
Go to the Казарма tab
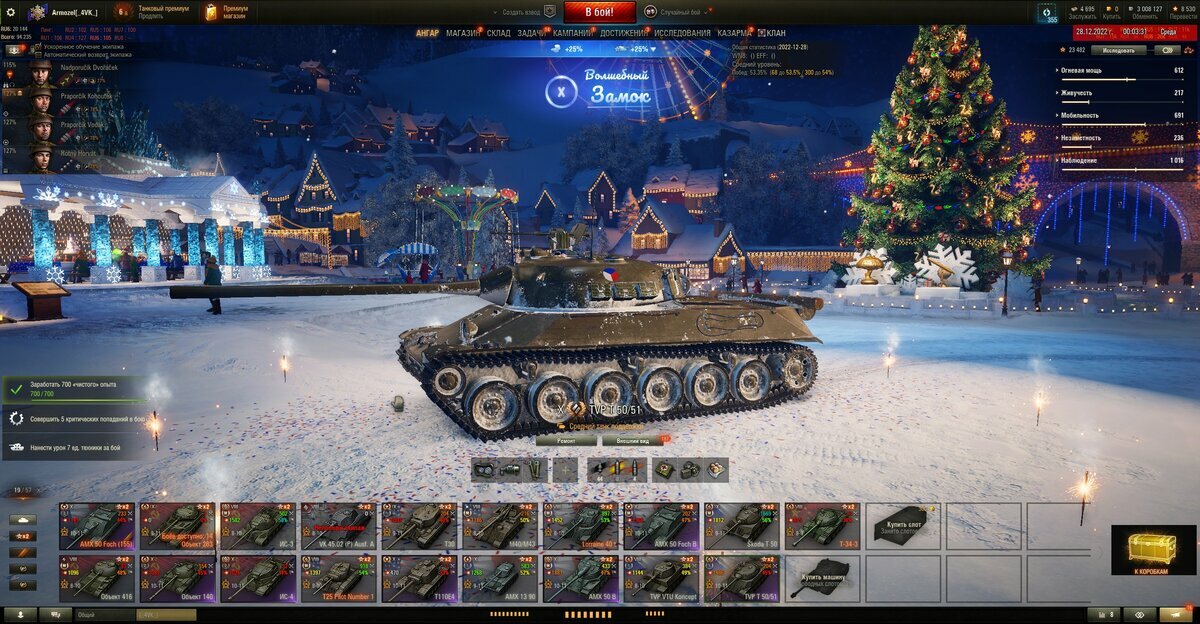734,33
